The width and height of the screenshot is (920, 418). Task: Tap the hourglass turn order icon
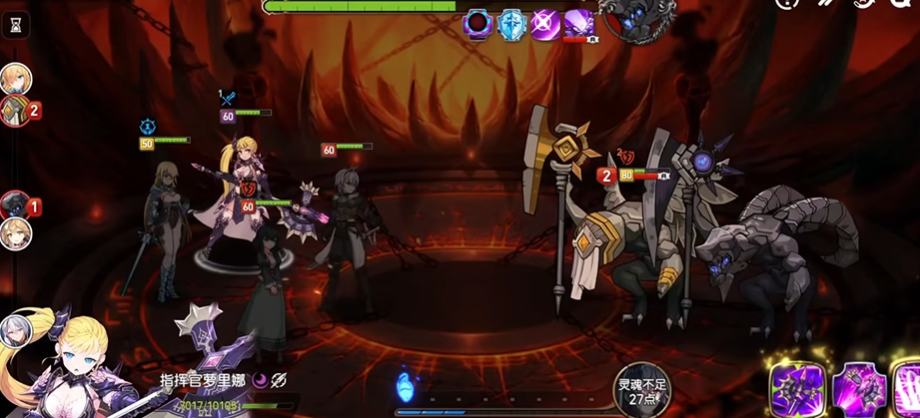pyautogui.click(x=14, y=27)
